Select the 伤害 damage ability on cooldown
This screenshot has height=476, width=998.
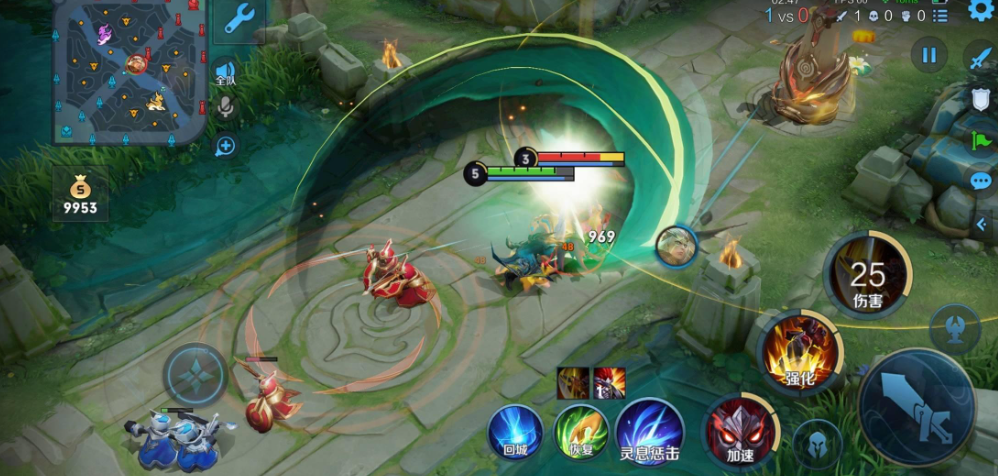(866, 272)
